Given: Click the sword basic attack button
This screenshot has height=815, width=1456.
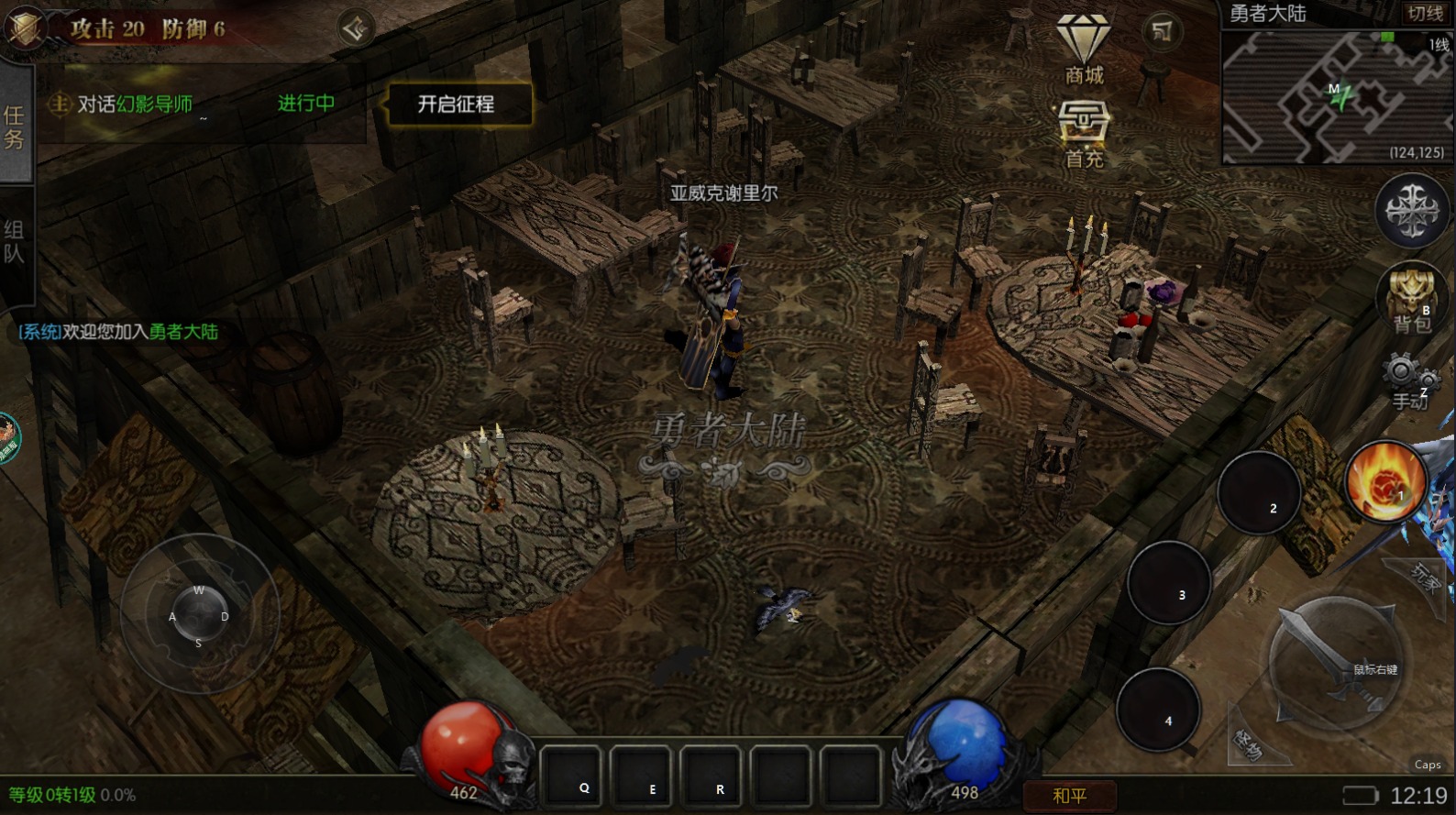Looking at the screenshot, I should [x=1334, y=663].
